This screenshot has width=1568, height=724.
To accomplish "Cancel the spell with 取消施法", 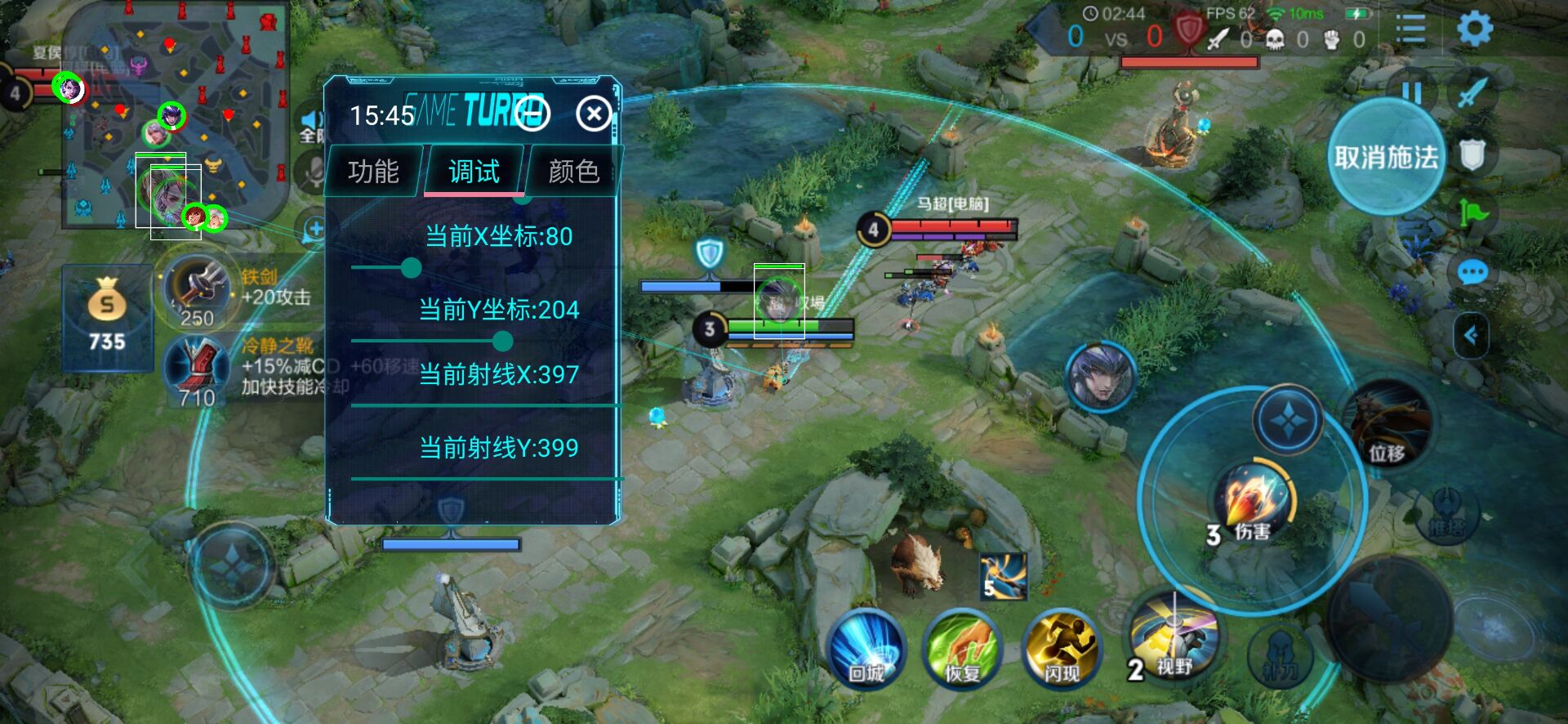I will coord(1385,156).
